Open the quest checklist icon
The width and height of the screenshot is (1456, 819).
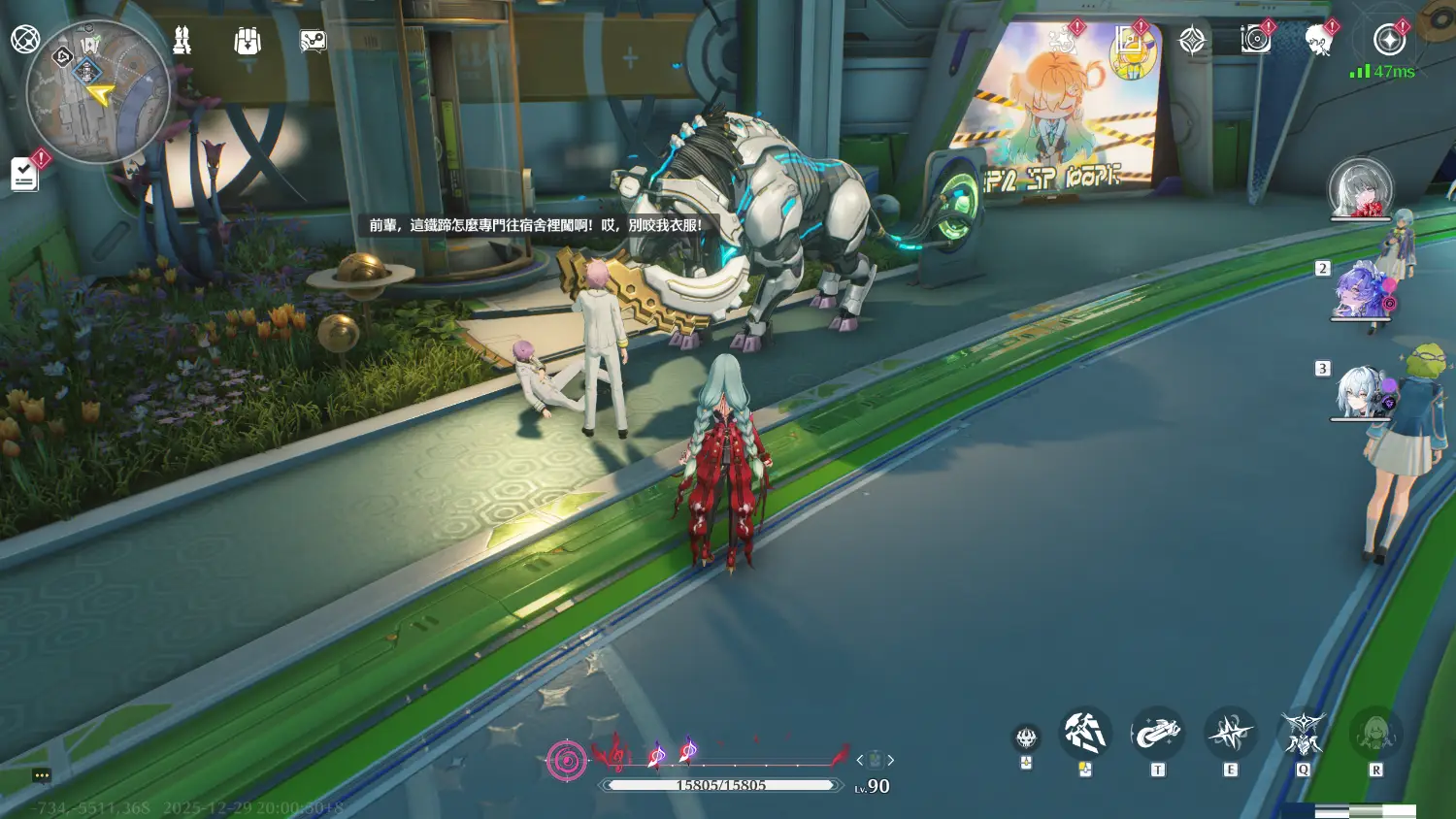[24, 175]
